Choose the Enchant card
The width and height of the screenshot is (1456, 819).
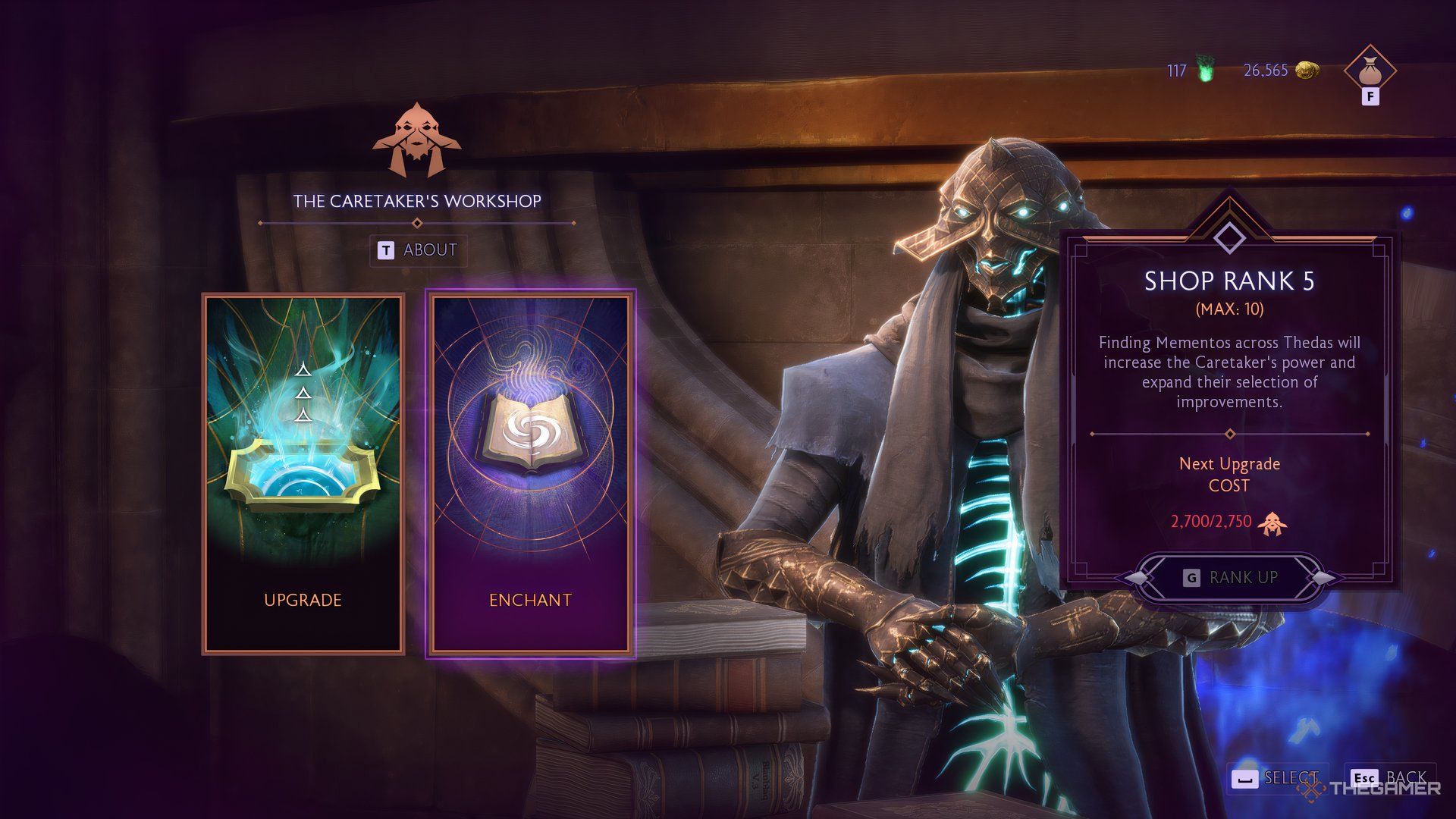coord(530,474)
